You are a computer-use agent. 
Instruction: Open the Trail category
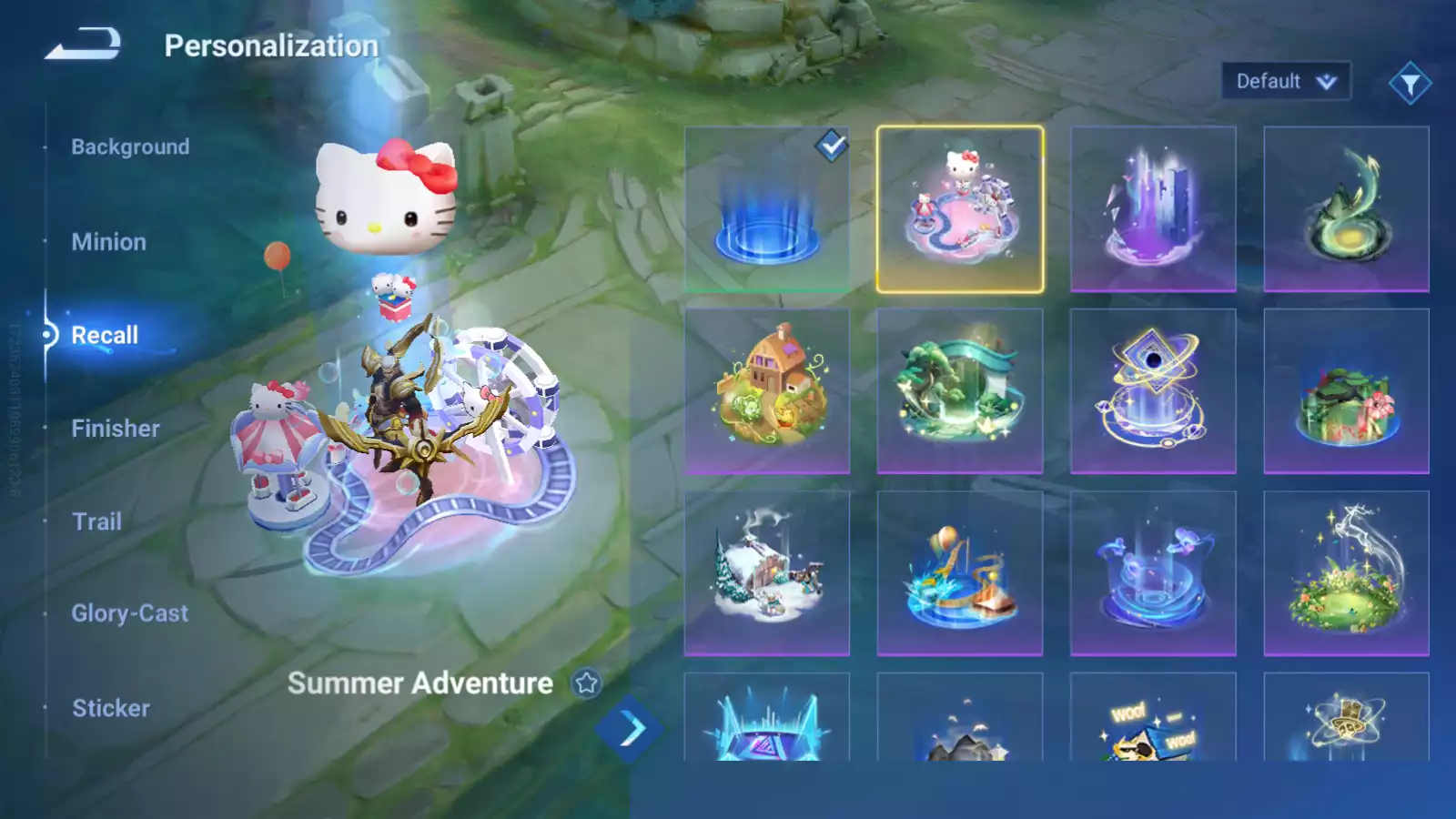tap(96, 521)
